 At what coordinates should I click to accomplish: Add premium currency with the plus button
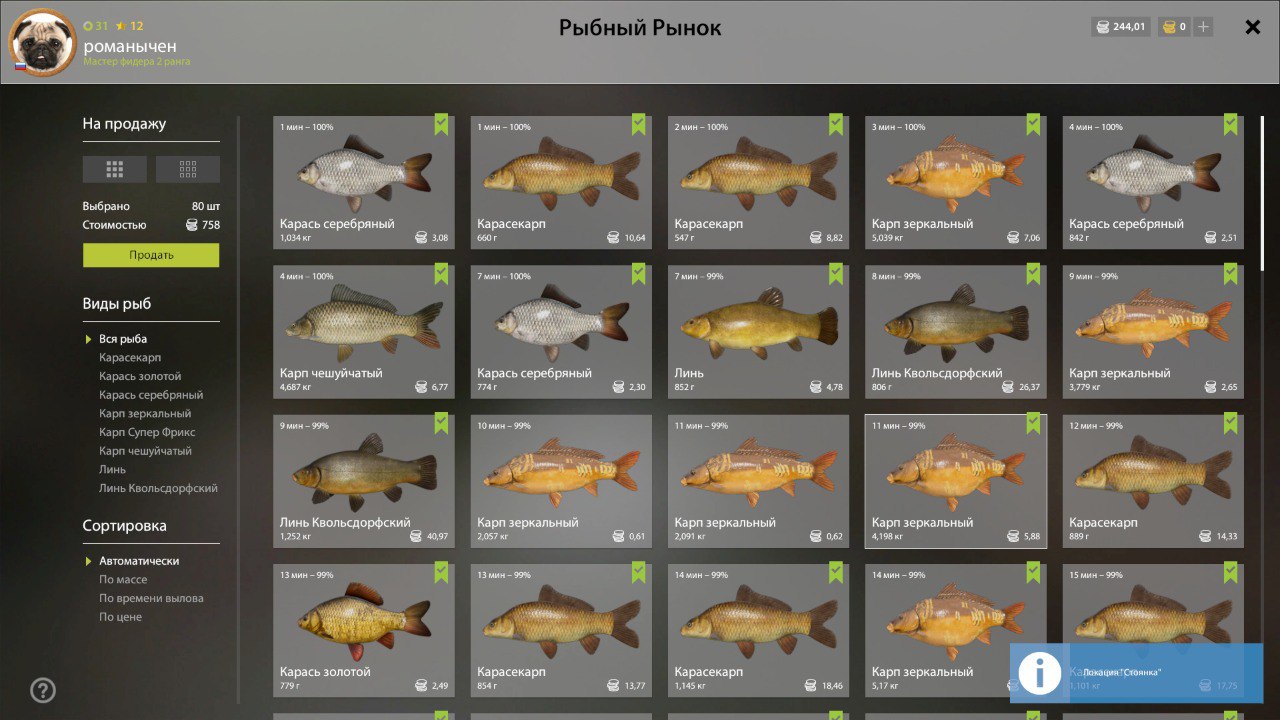coord(1203,27)
